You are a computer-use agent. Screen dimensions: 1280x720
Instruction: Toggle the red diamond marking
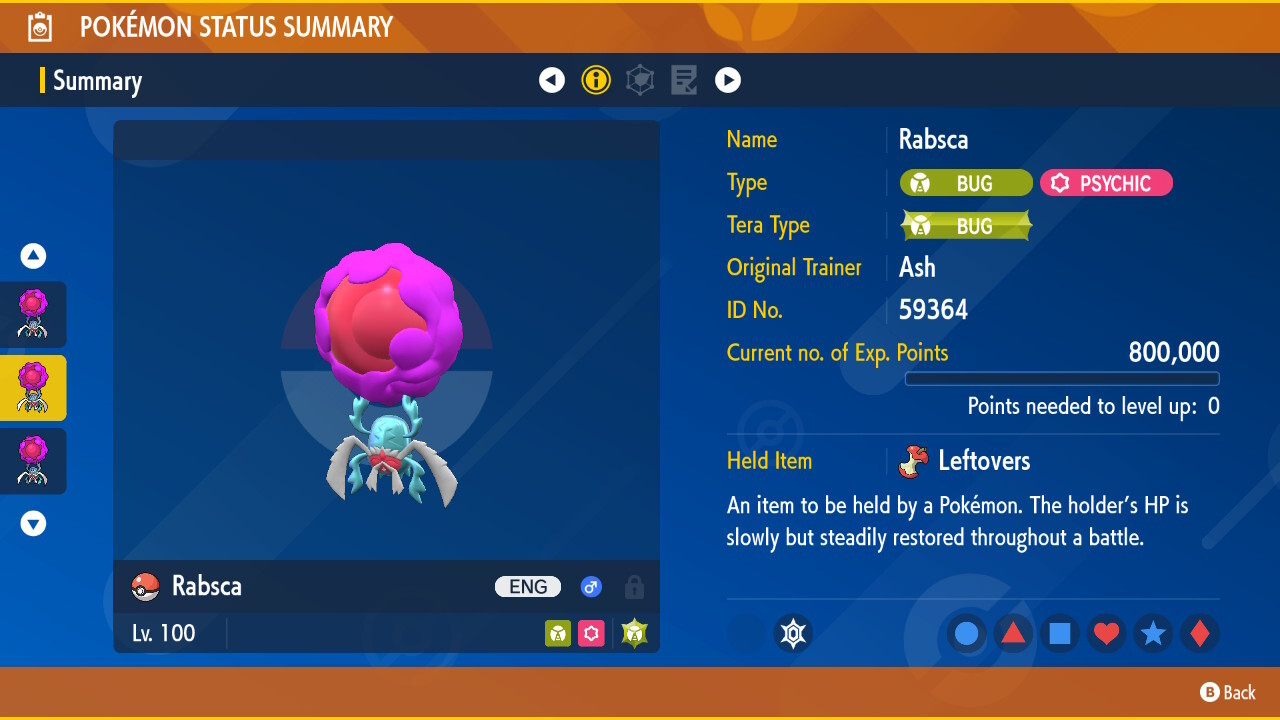tap(1199, 634)
